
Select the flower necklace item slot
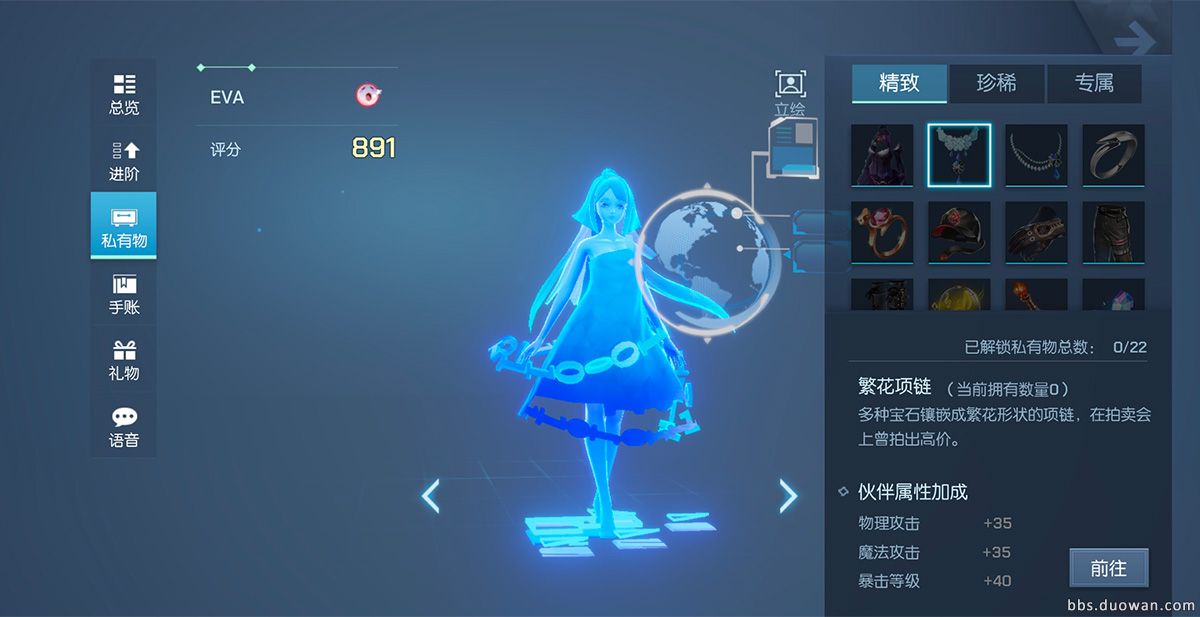coord(959,155)
